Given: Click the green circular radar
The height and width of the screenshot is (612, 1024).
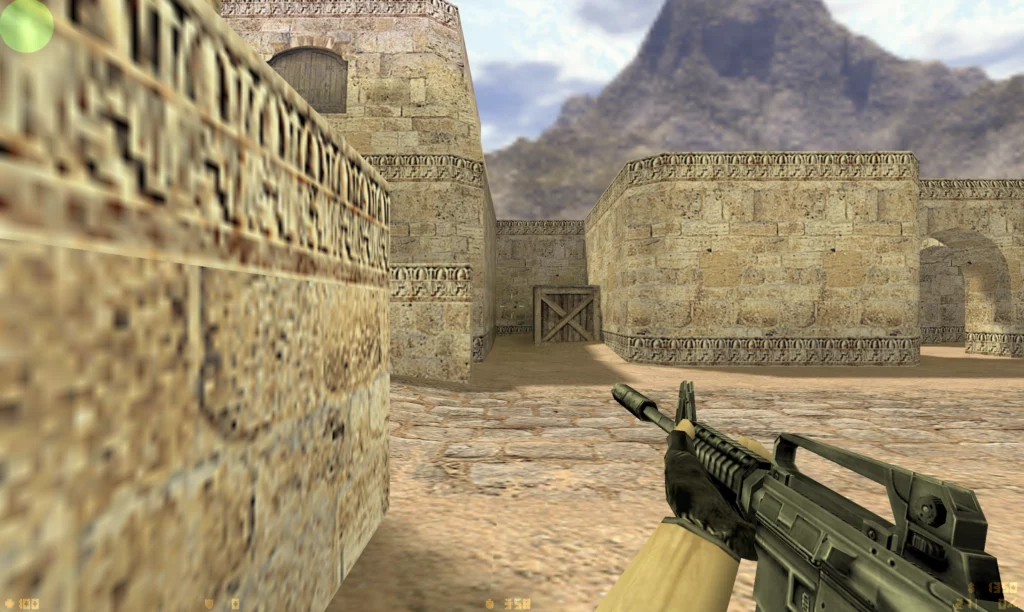Looking at the screenshot, I should point(25,25).
